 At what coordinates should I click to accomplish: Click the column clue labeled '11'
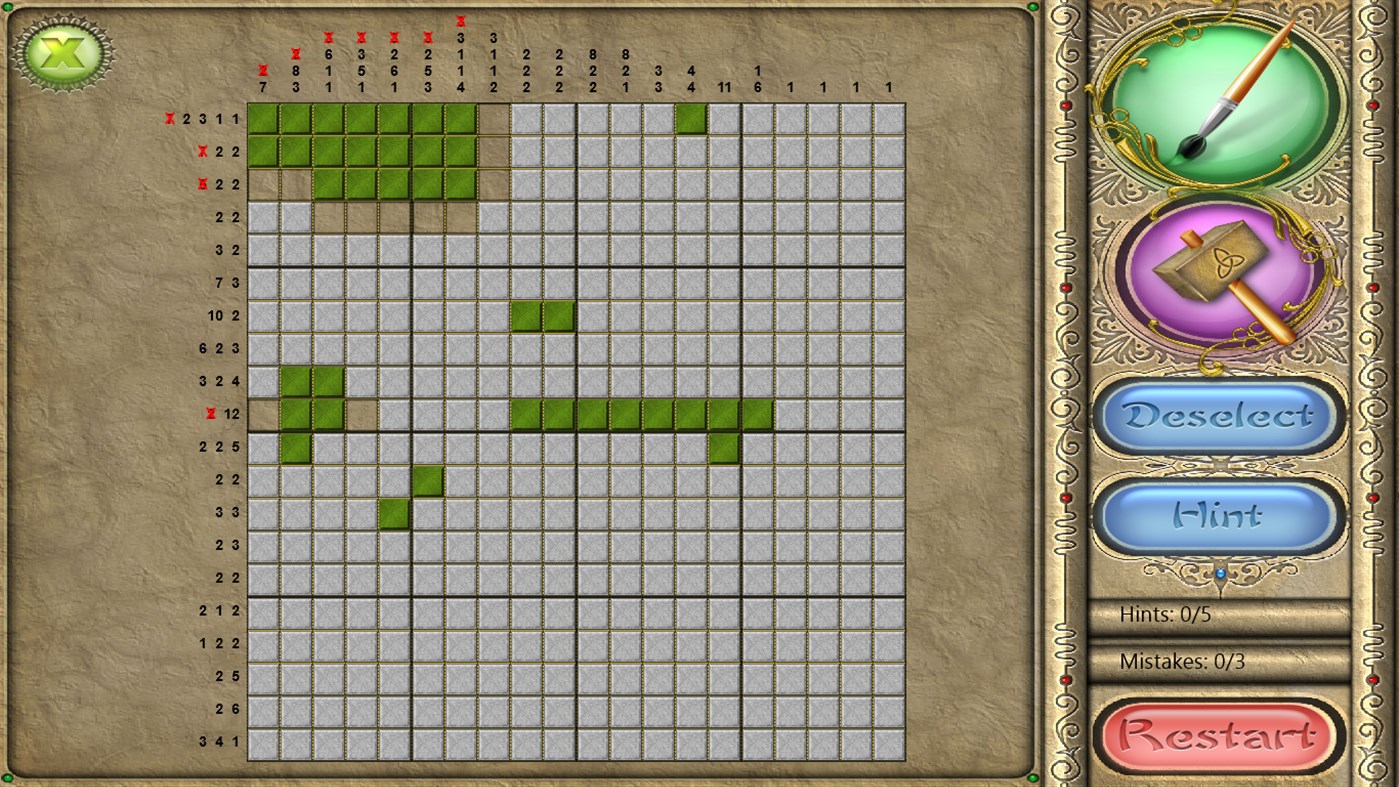coord(723,87)
